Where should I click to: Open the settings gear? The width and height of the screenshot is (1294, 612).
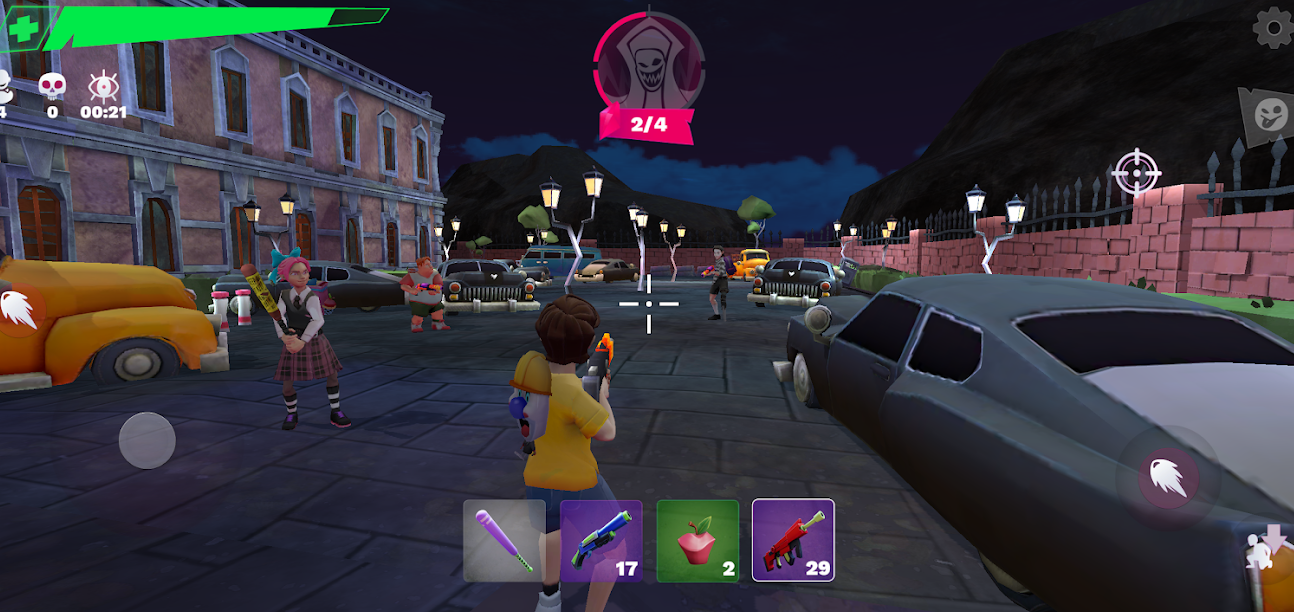click(x=1272, y=27)
